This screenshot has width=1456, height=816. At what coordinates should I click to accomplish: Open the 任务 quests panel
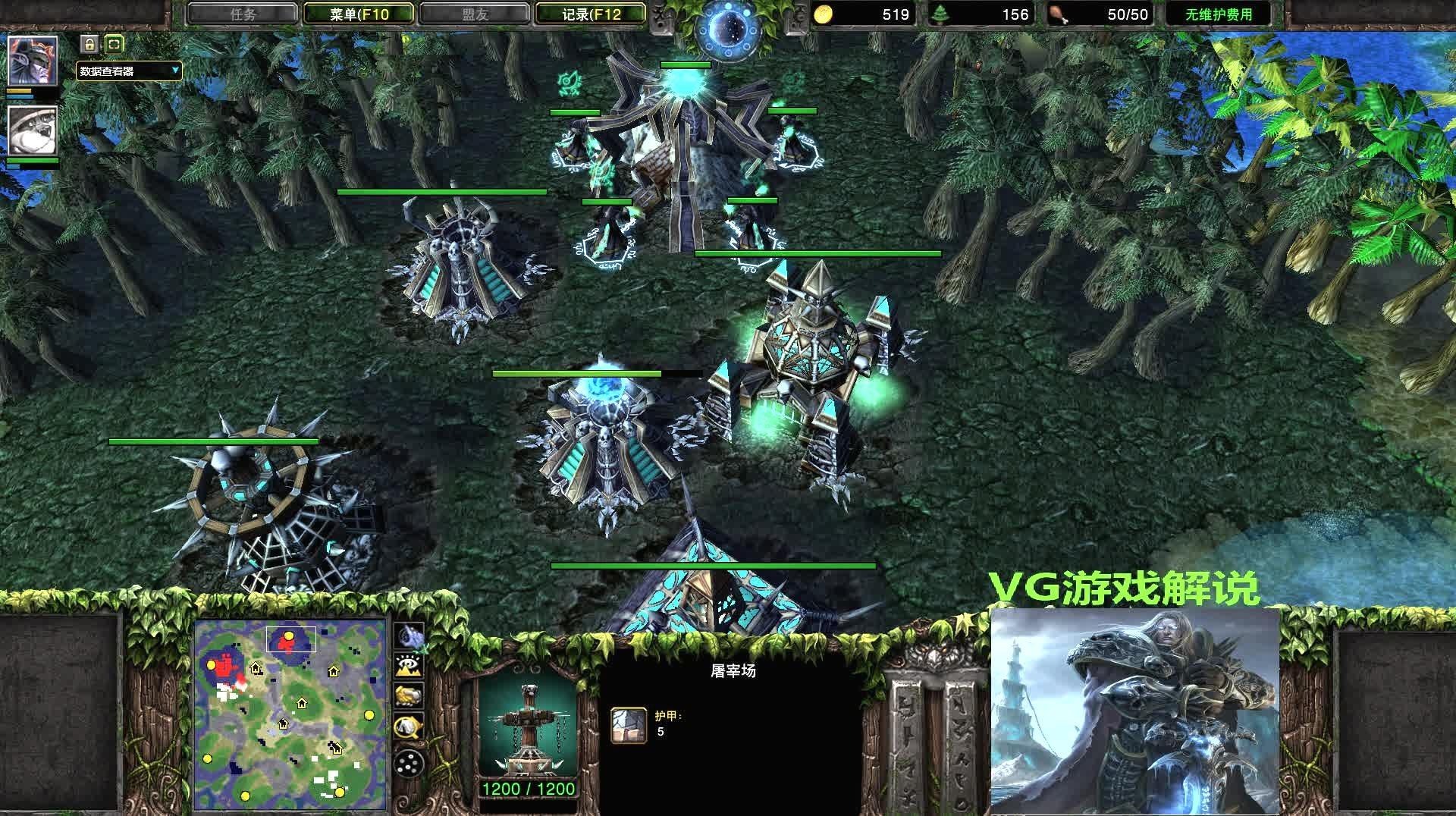(x=243, y=14)
